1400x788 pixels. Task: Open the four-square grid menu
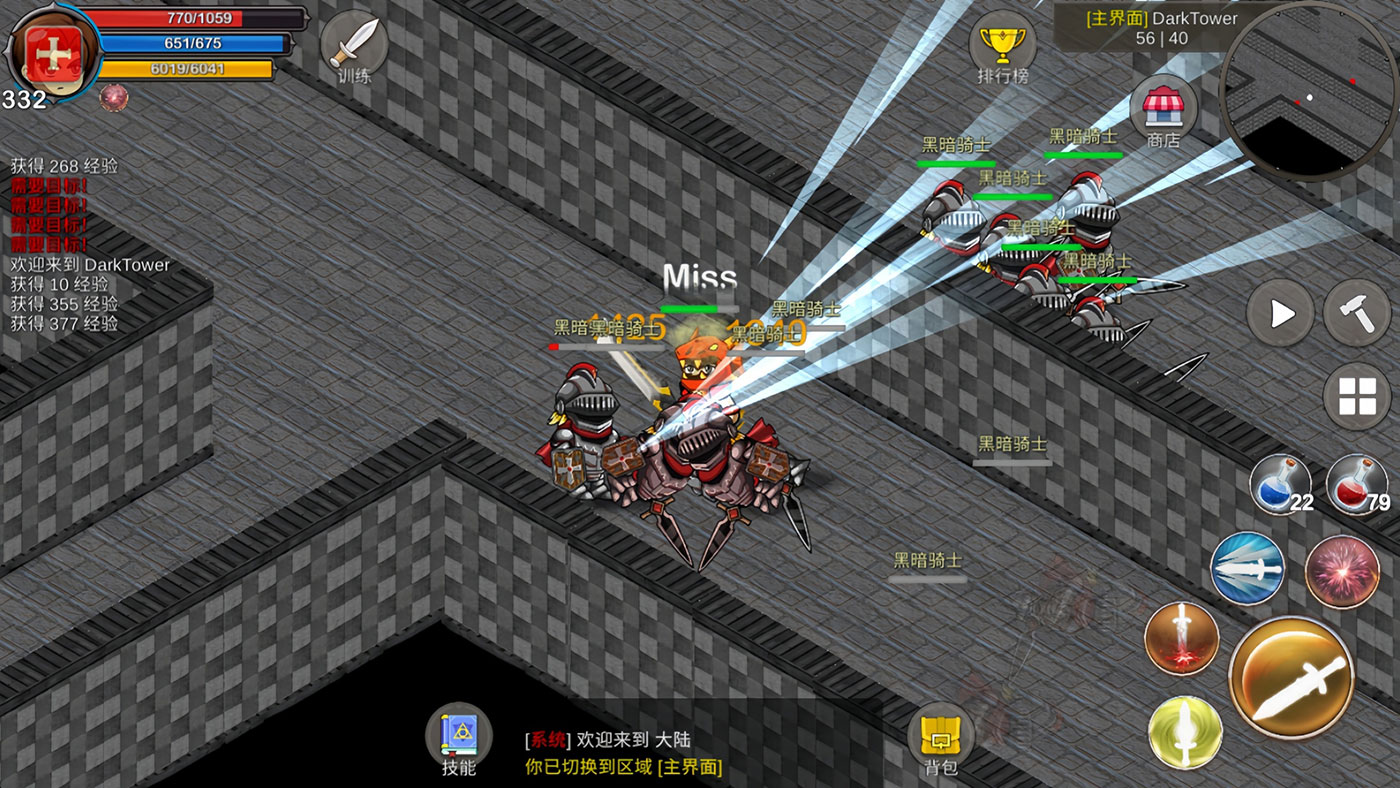pyautogui.click(x=1357, y=397)
